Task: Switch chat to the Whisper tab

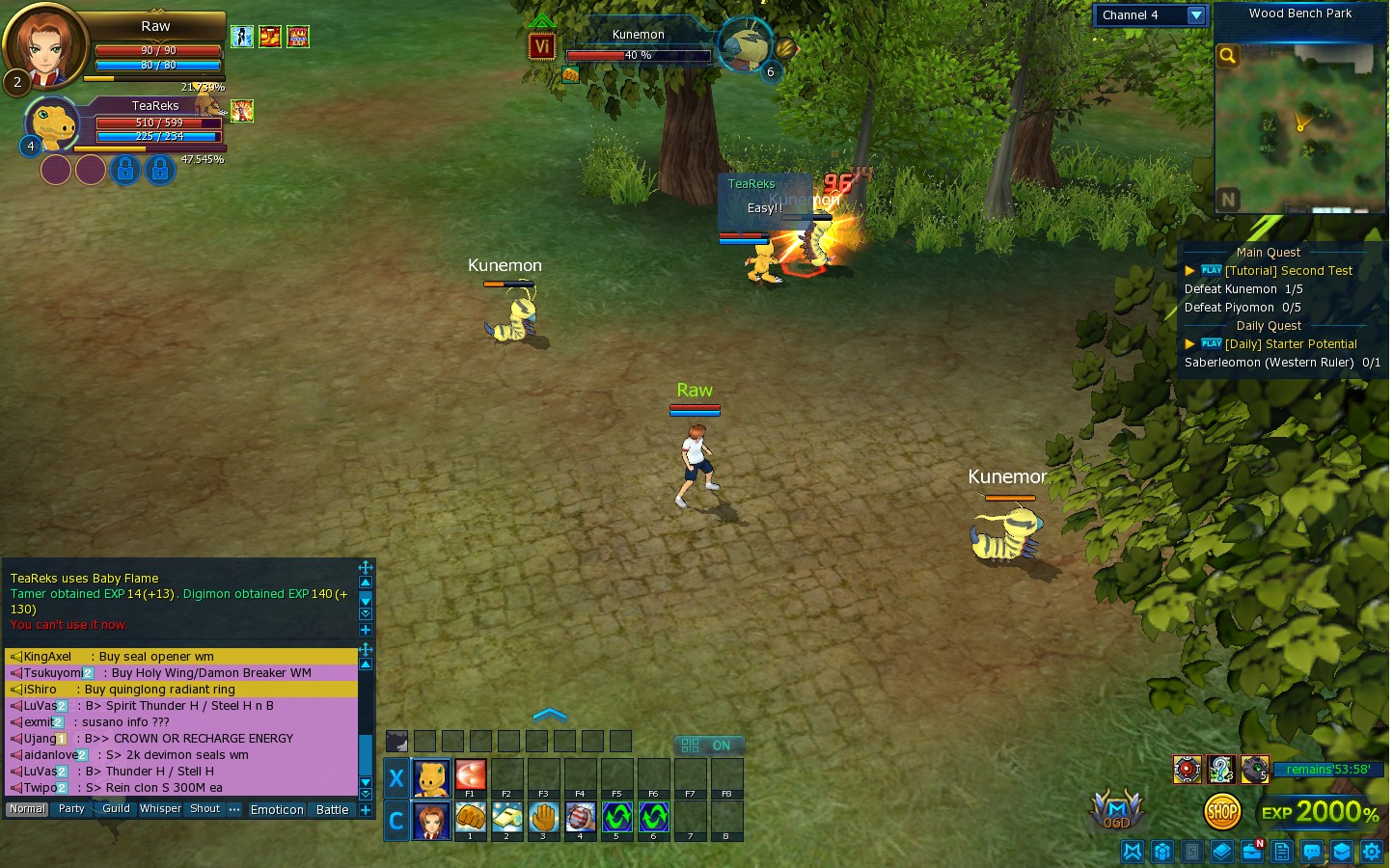Action: (159, 809)
